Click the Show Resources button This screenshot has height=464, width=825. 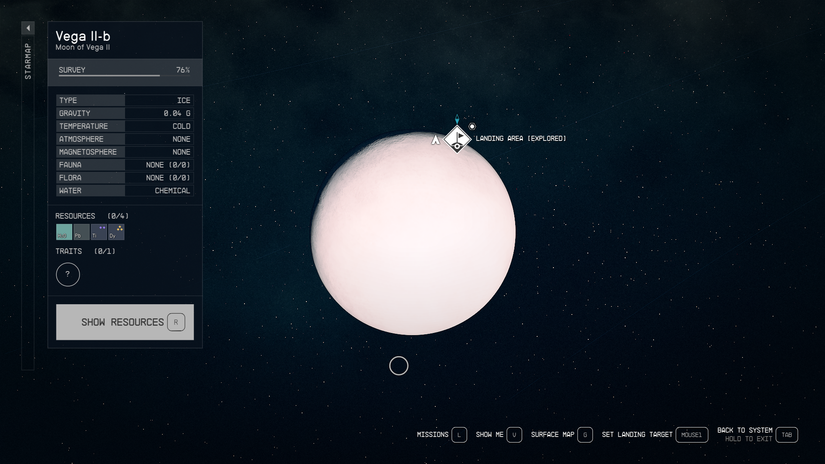coord(124,322)
